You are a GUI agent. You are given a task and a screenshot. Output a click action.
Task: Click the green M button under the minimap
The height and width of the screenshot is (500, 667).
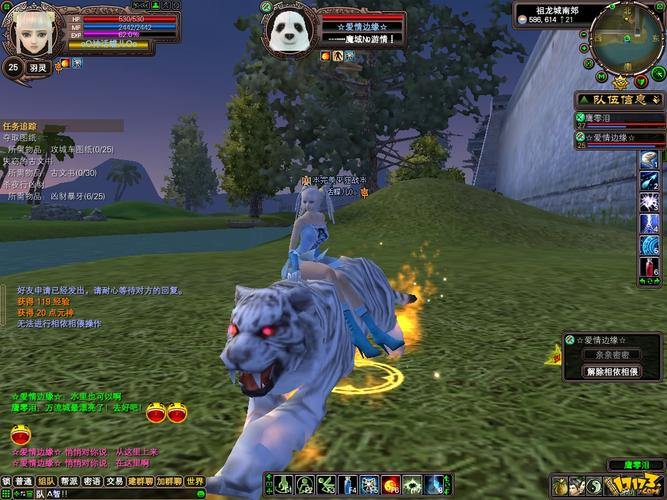pos(604,77)
